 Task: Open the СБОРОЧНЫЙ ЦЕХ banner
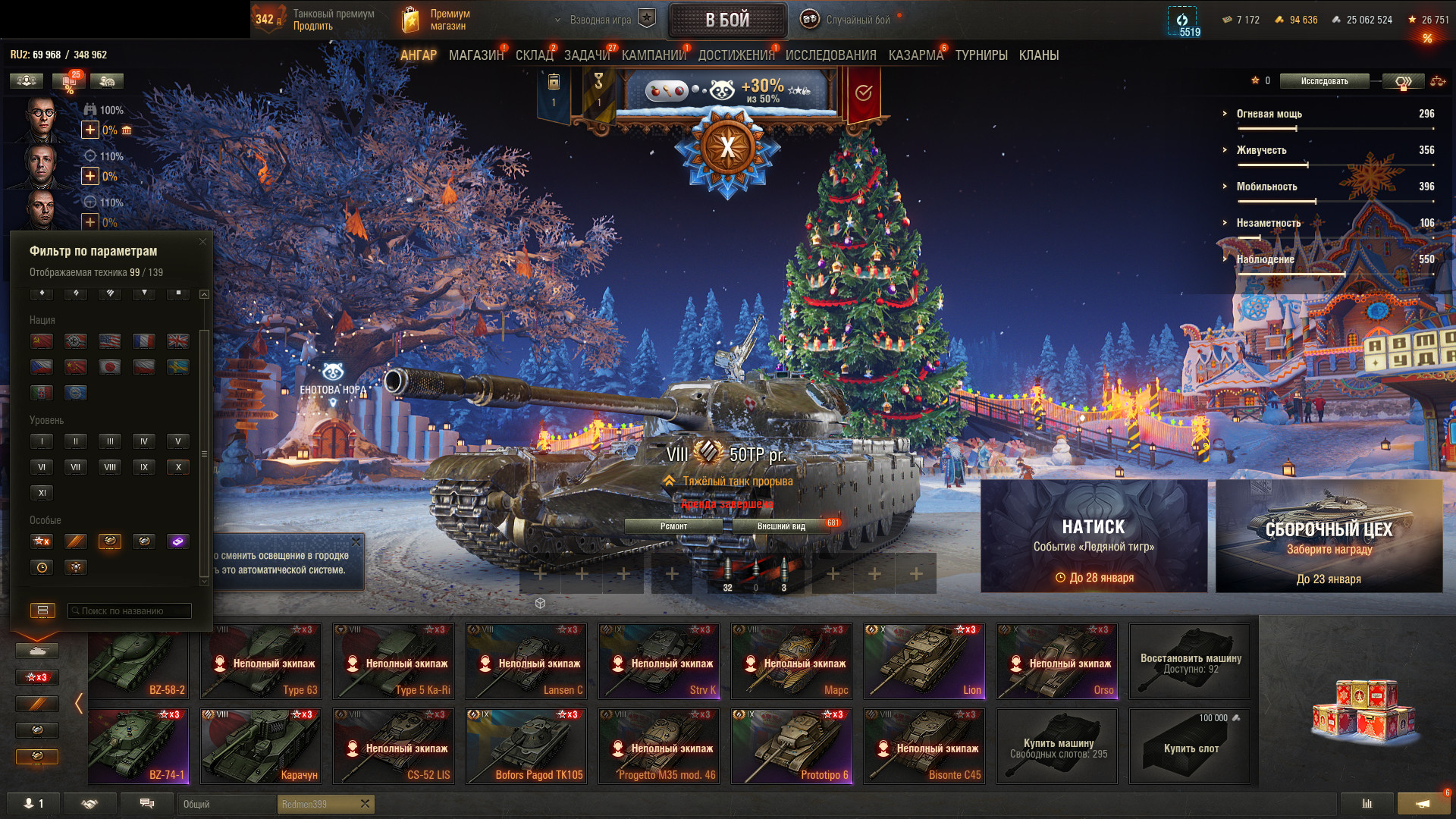(x=1329, y=535)
